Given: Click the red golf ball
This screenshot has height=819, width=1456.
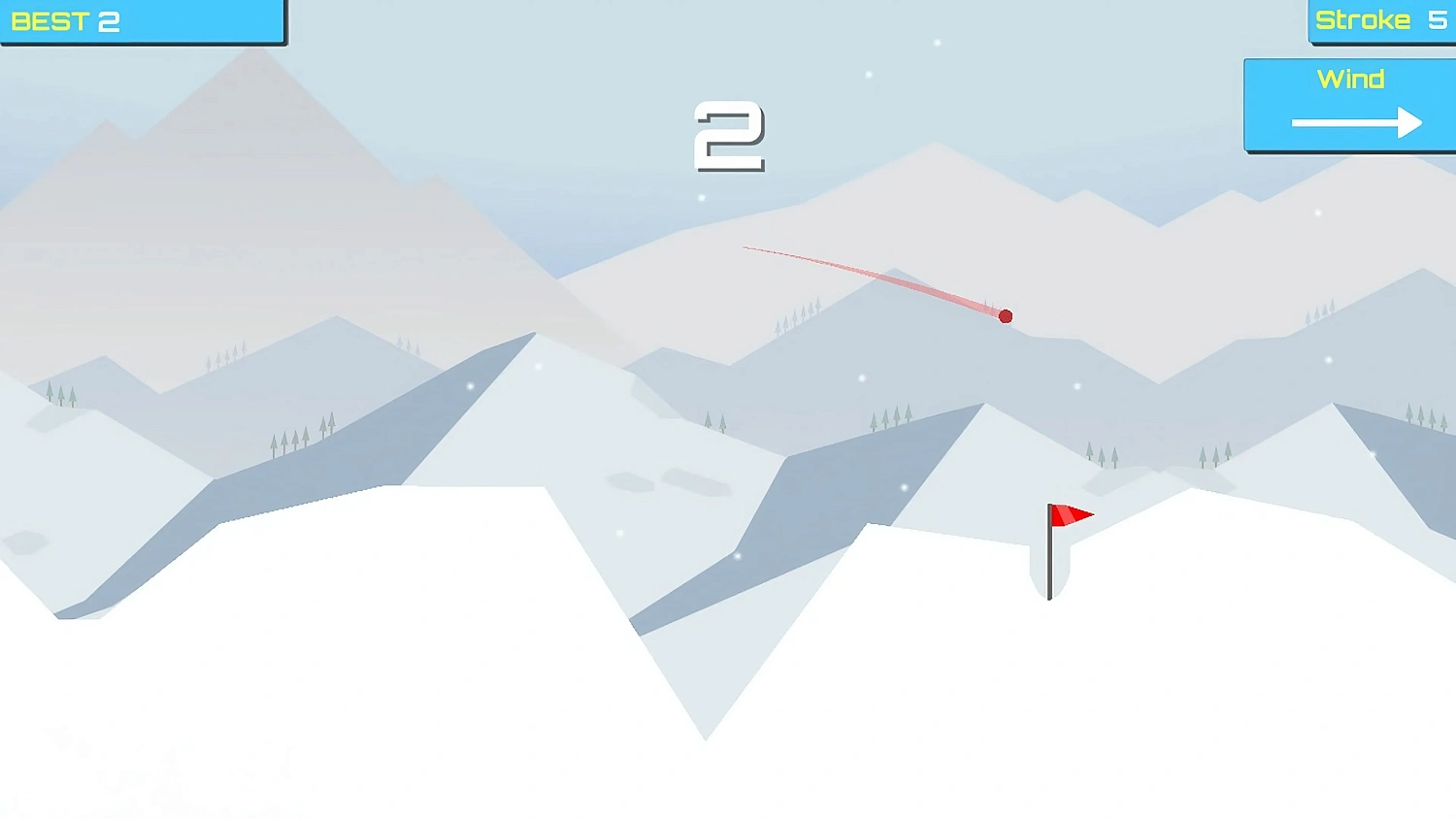Looking at the screenshot, I should point(1007,314).
